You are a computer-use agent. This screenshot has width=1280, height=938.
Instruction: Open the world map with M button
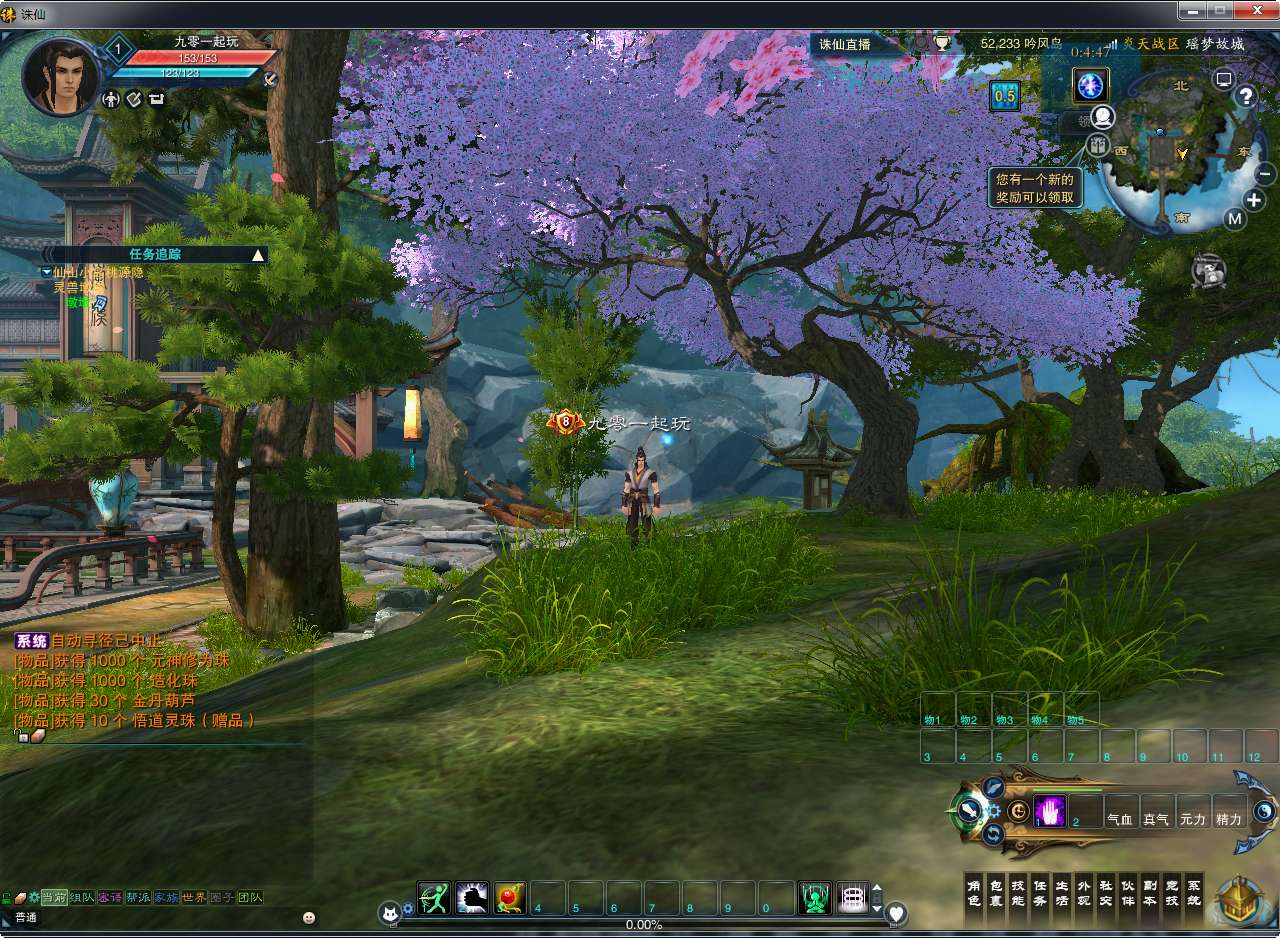[1235, 219]
